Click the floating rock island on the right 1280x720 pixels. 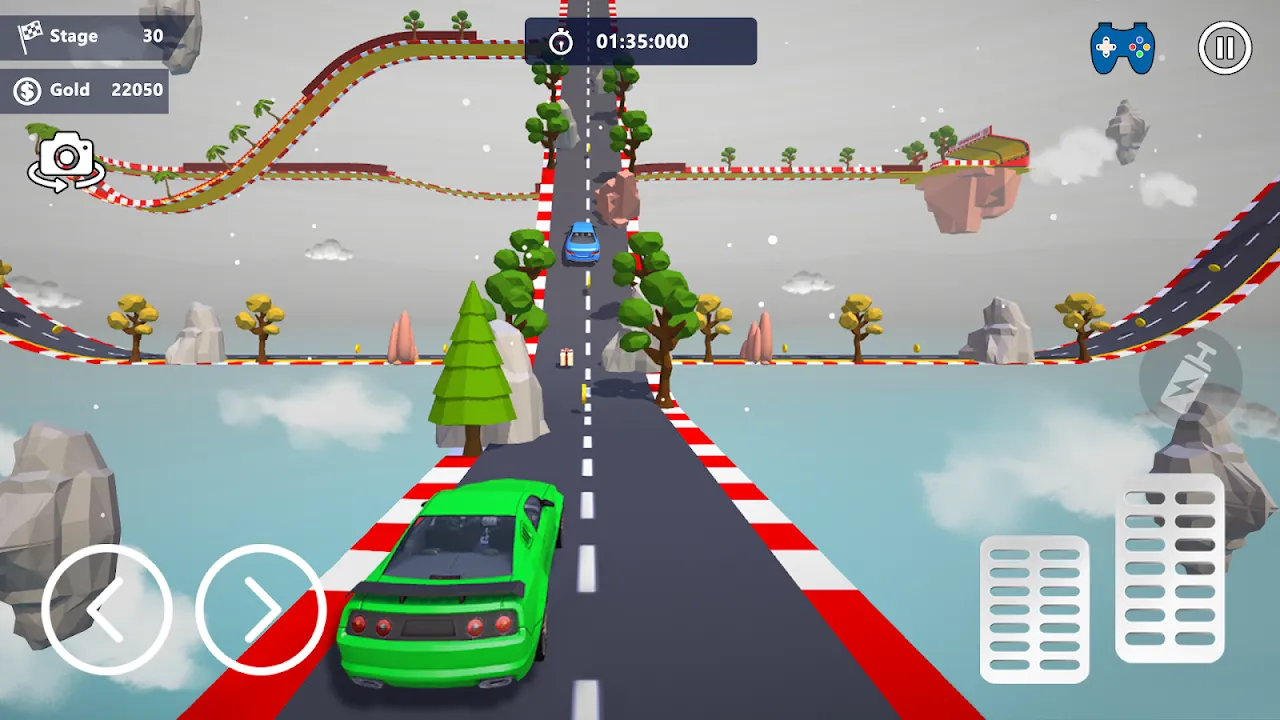[970, 185]
